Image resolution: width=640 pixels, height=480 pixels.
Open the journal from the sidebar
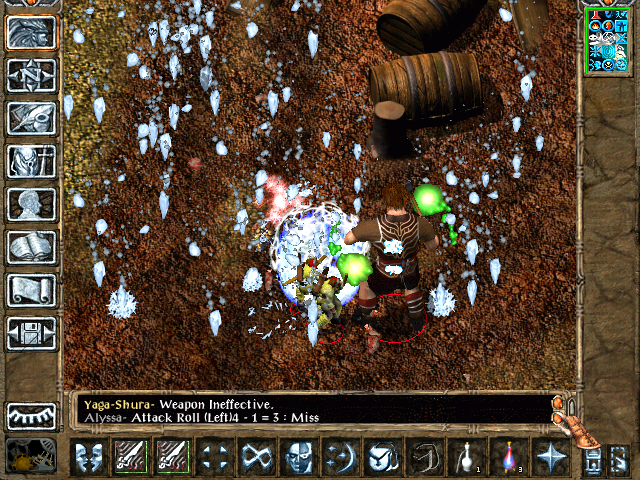coord(32,118)
